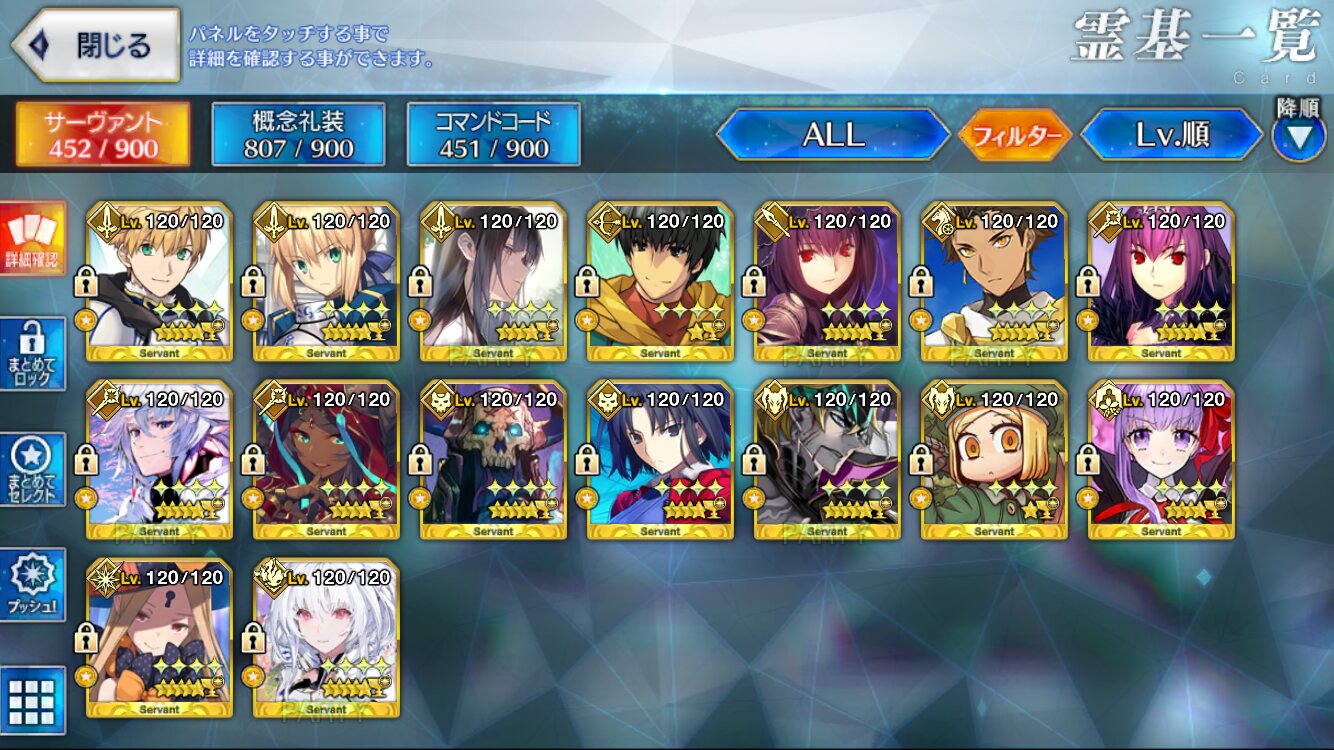The image size is (1334, 750).
Task: Choose the Archer card with yellow scarf
Action: (x=660, y=282)
